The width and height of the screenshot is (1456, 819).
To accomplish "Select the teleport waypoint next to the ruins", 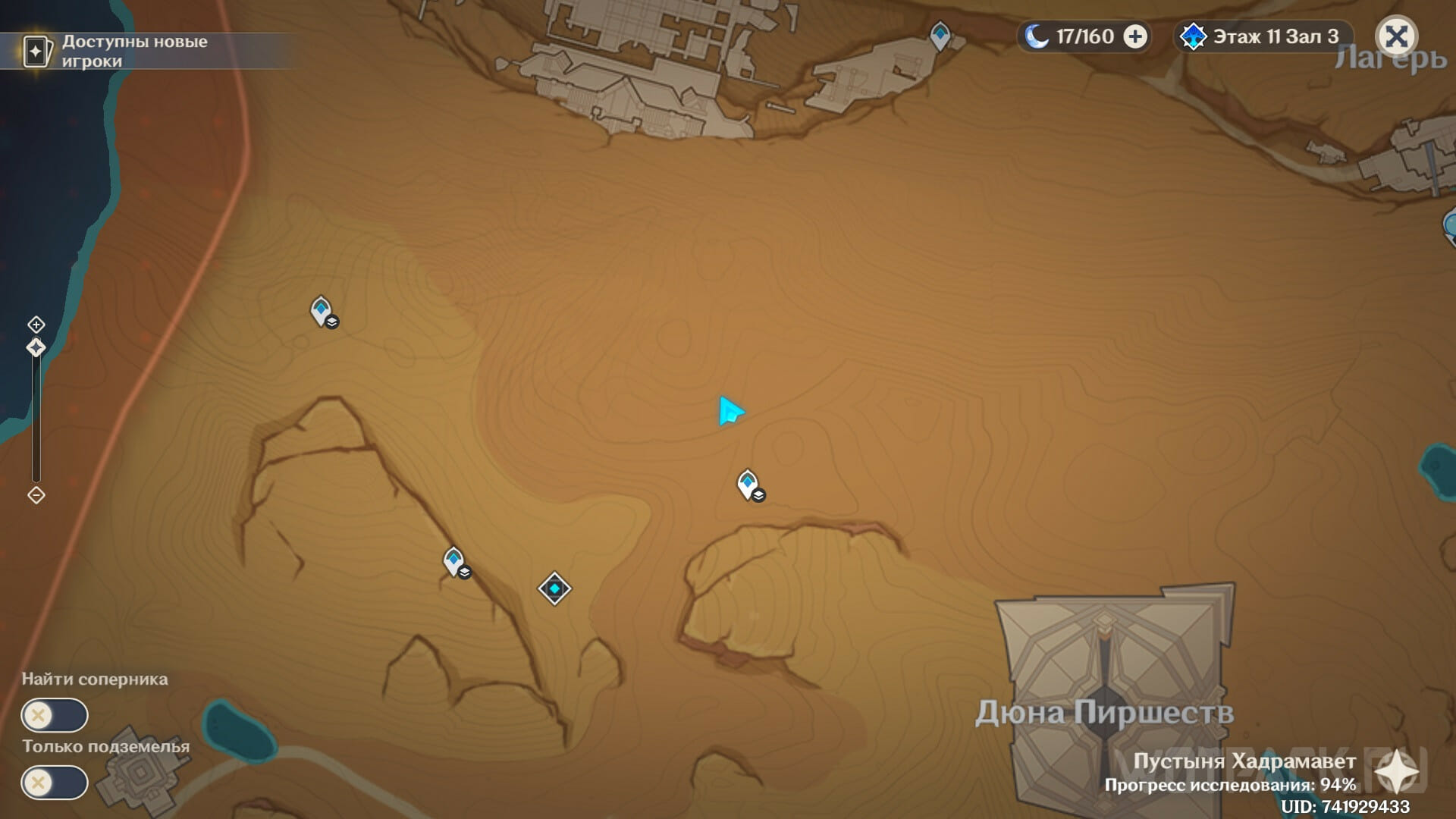I will pyautogui.click(x=940, y=35).
